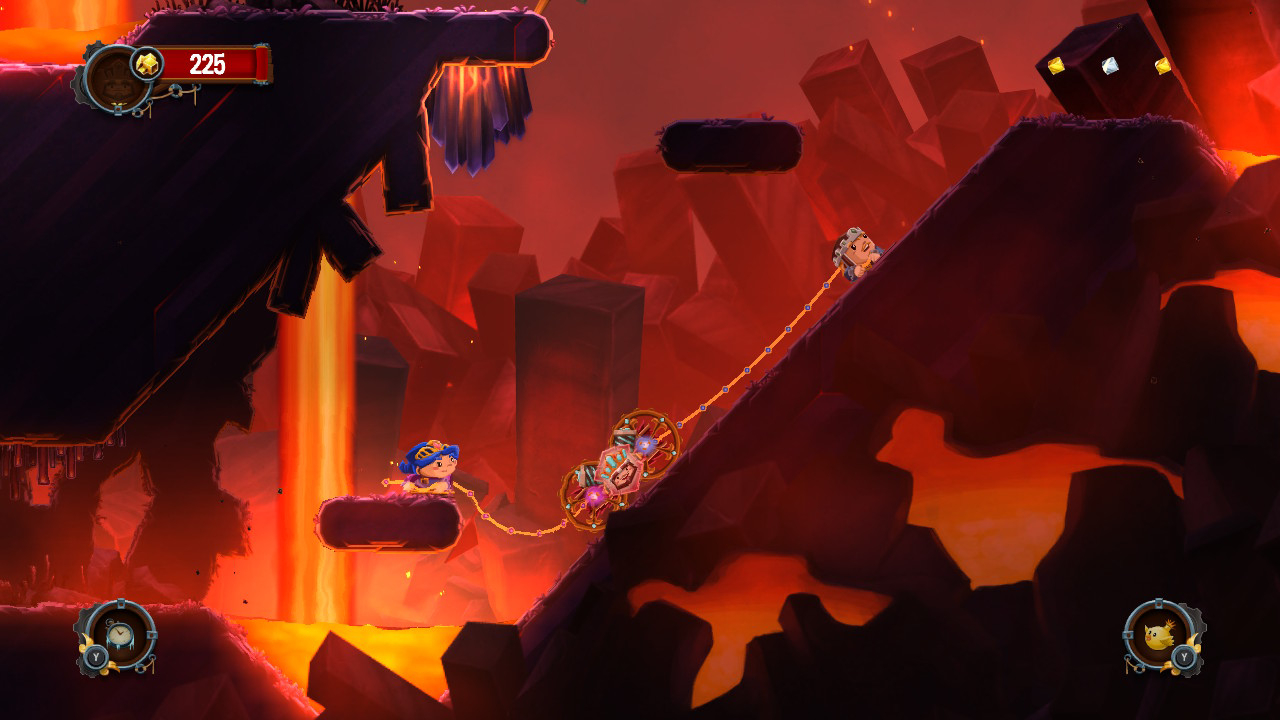This screenshot has height=720, width=1280.
Task: Click the frozen pocket watch gadget icon
Action: [x=120, y=635]
